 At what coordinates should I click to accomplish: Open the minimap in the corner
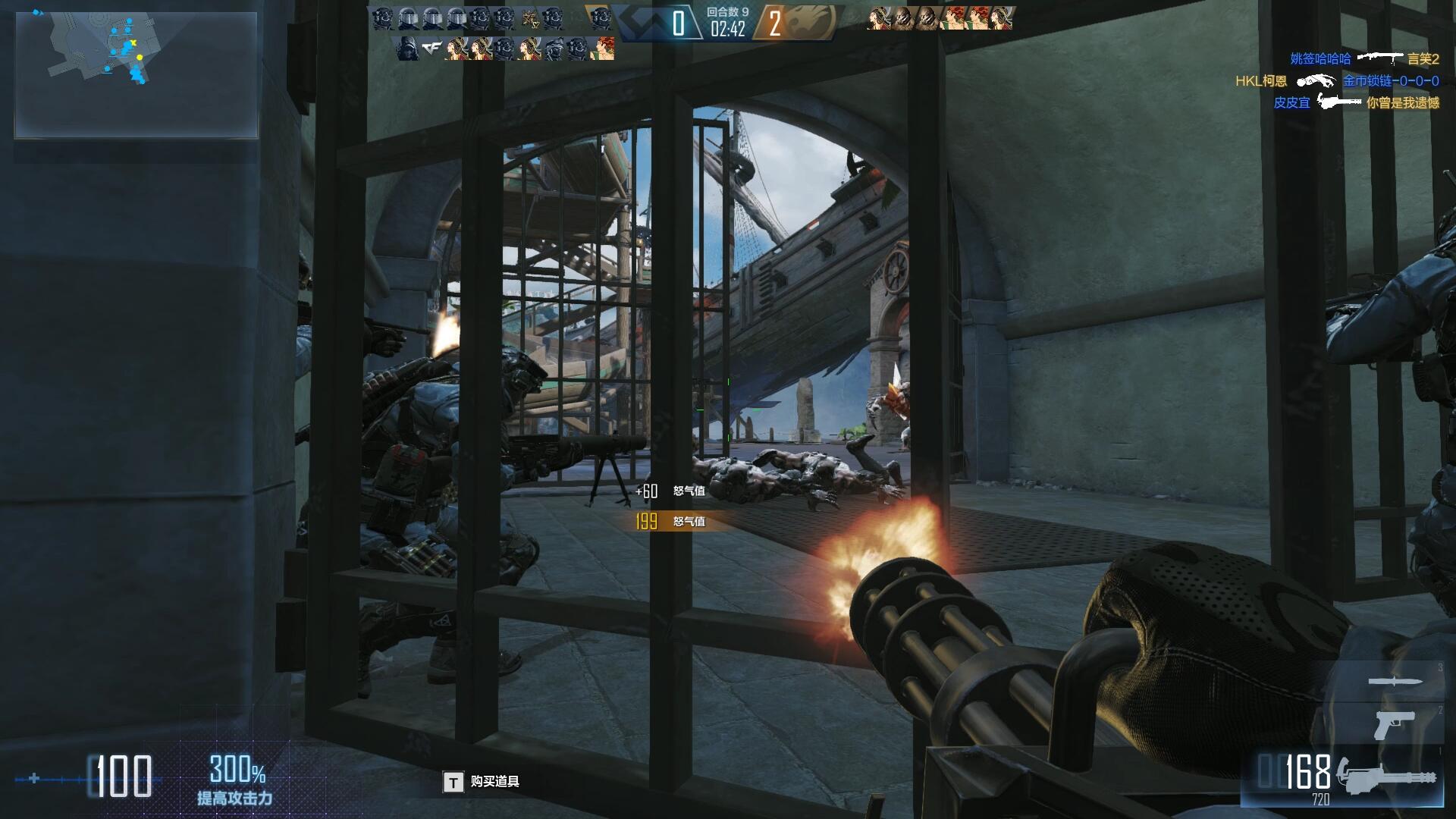tap(136, 74)
